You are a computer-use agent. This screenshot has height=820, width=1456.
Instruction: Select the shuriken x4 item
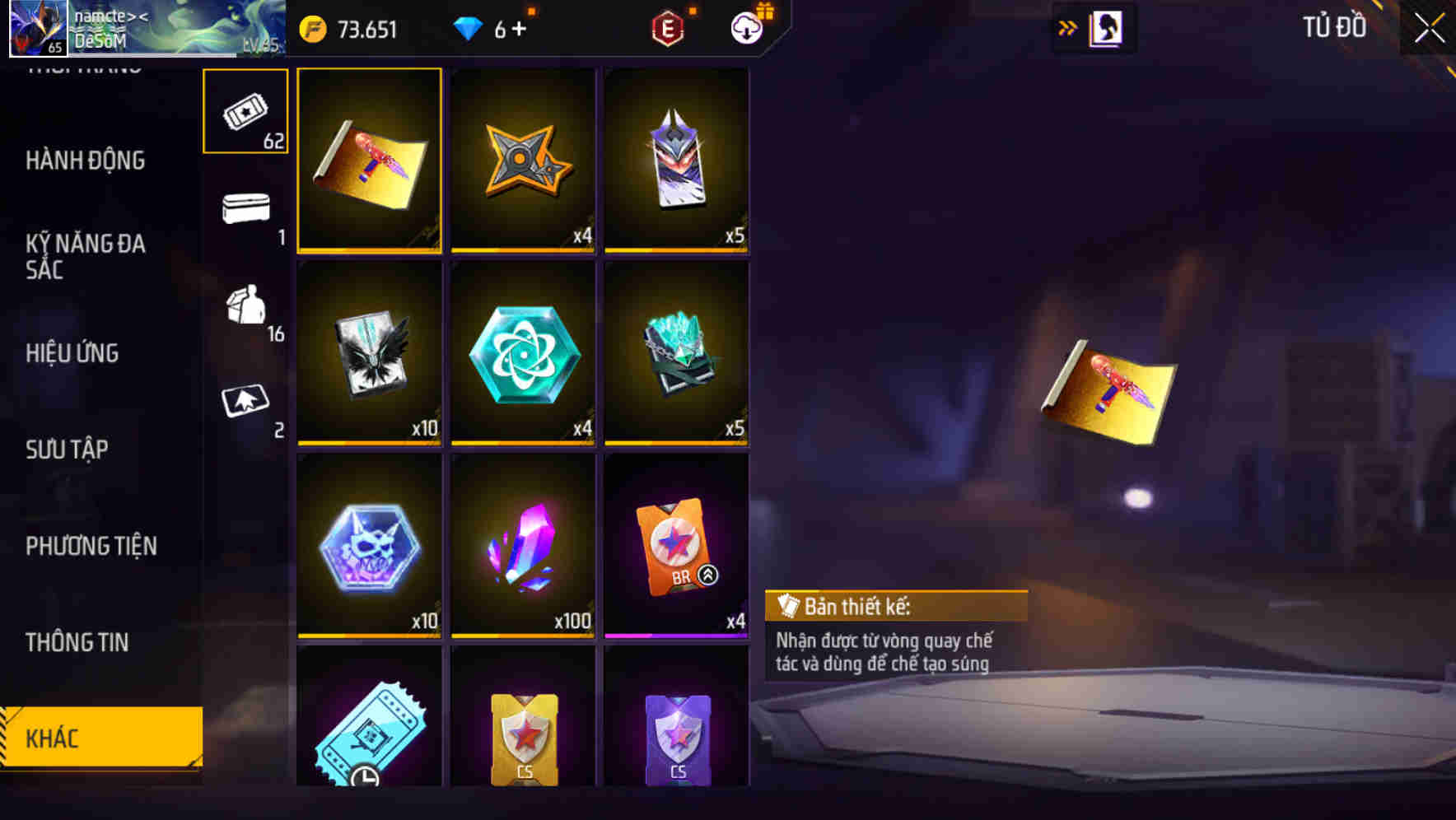coord(522,161)
